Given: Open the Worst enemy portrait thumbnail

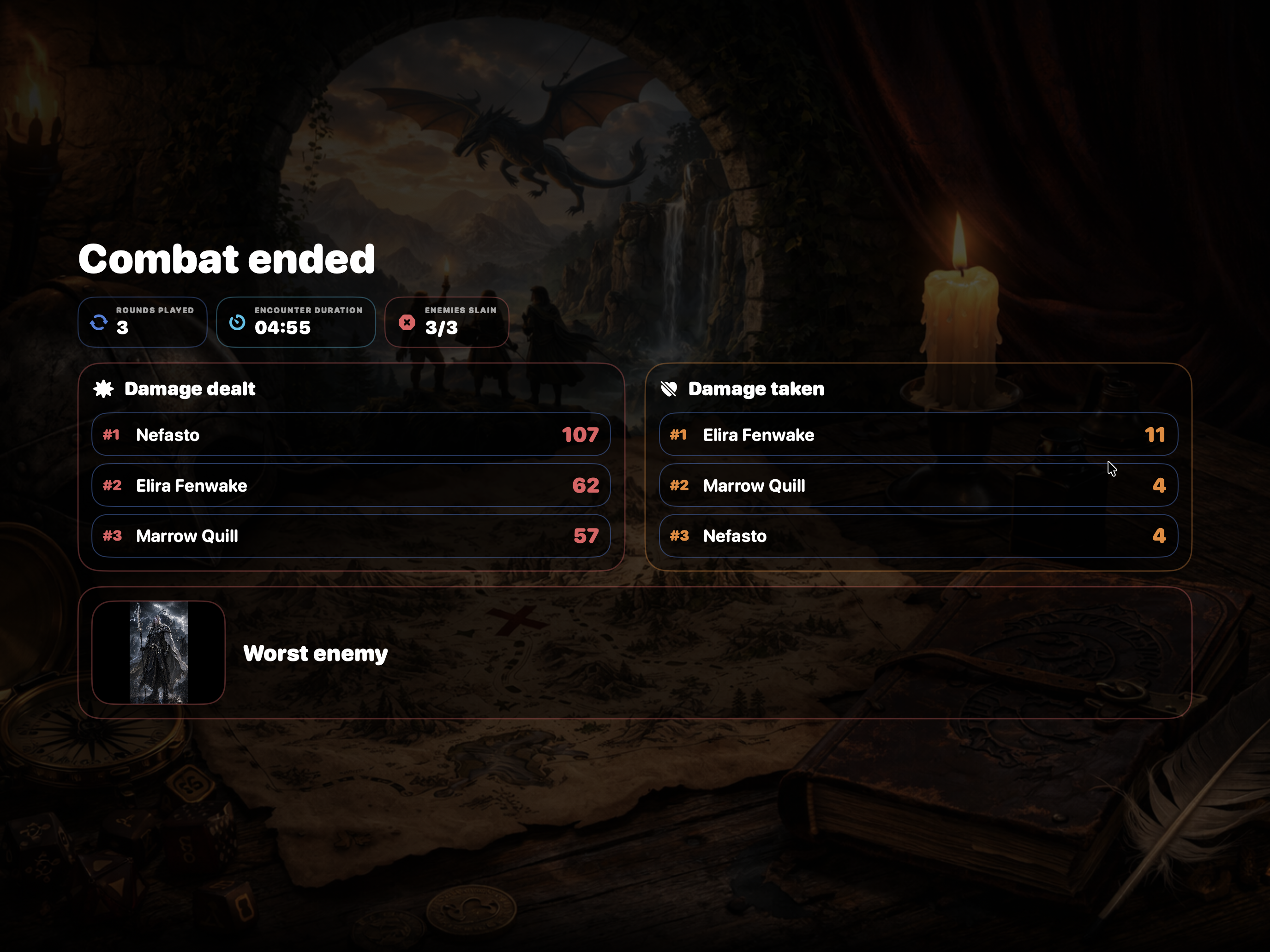Looking at the screenshot, I should tap(158, 652).
